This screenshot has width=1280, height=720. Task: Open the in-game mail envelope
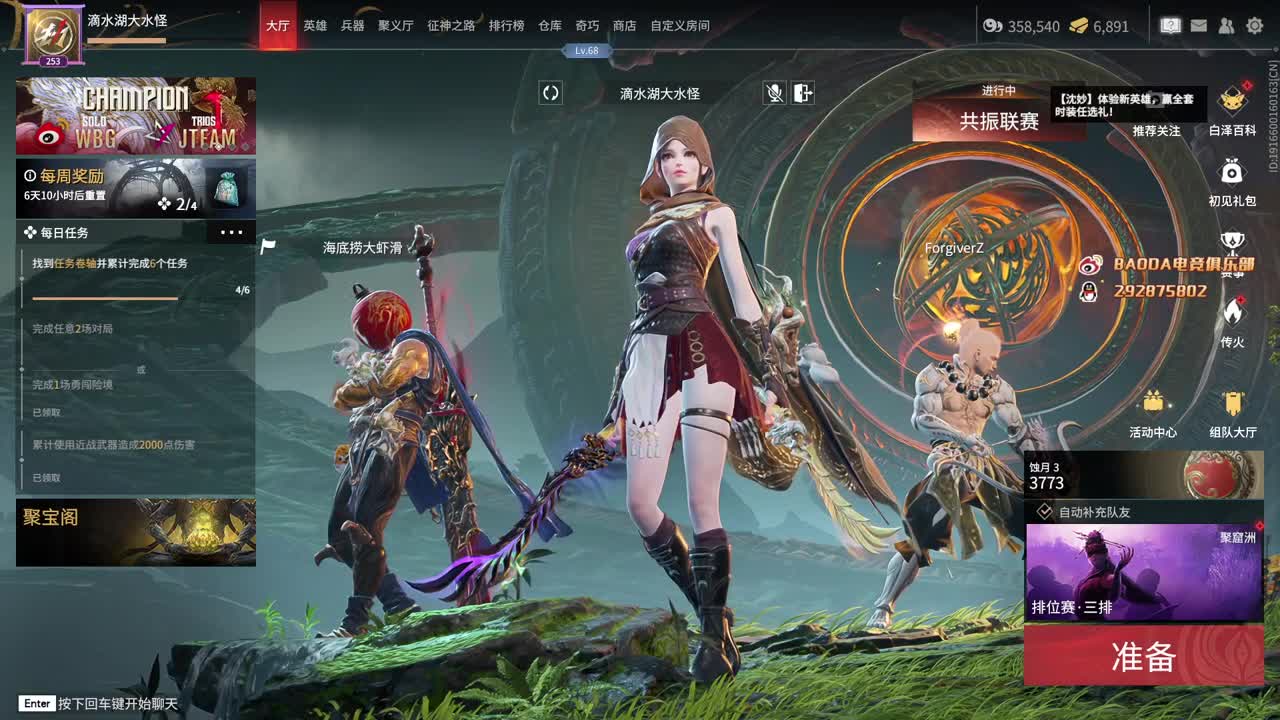click(x=1199, y=25)
